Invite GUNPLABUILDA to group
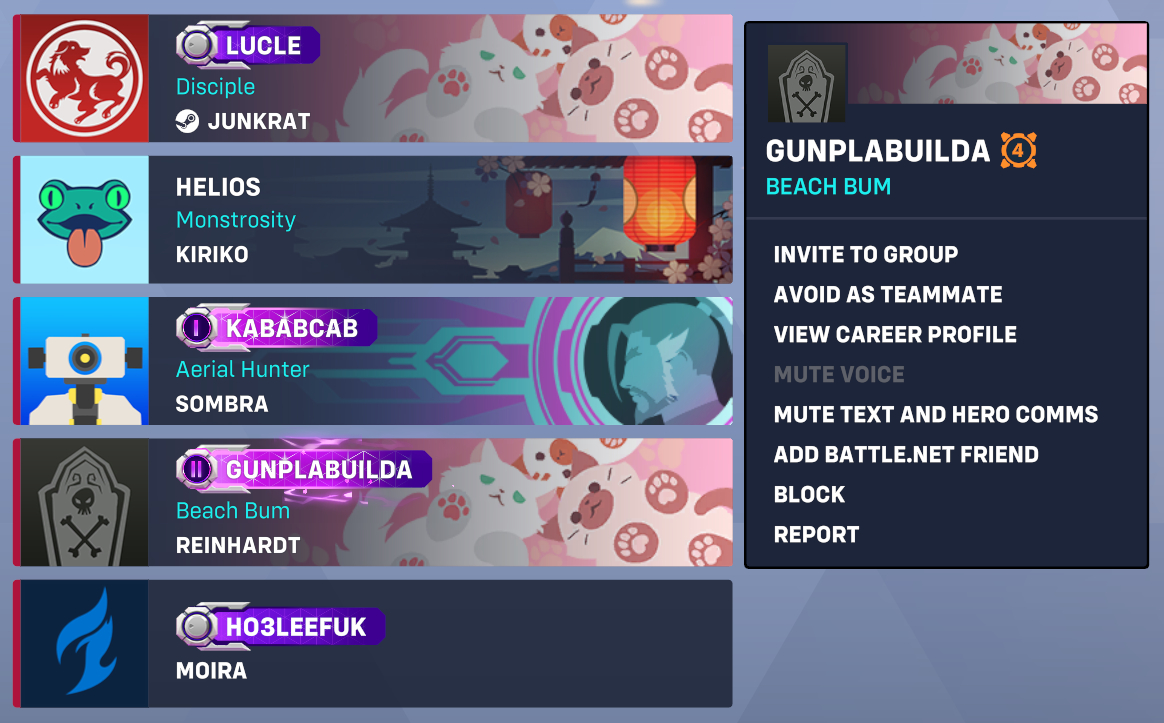 [865, 254]
